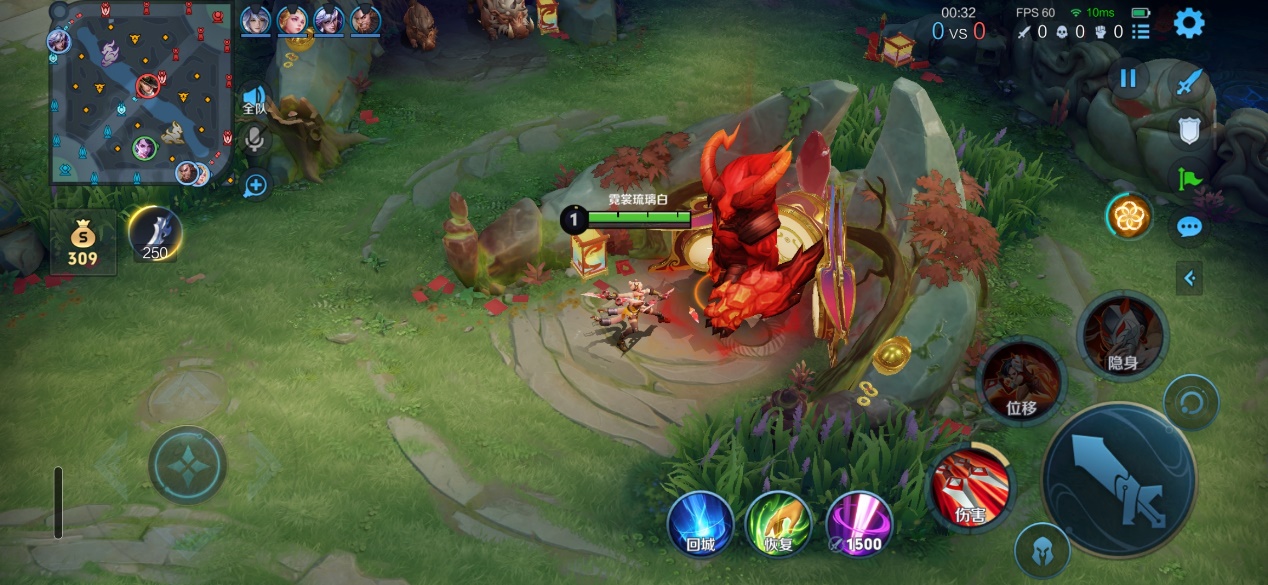Image resolution: width=1268 pixels, height=585 pixels.
Task: Send the green flag gather signal
Action: pos(1188,179)
